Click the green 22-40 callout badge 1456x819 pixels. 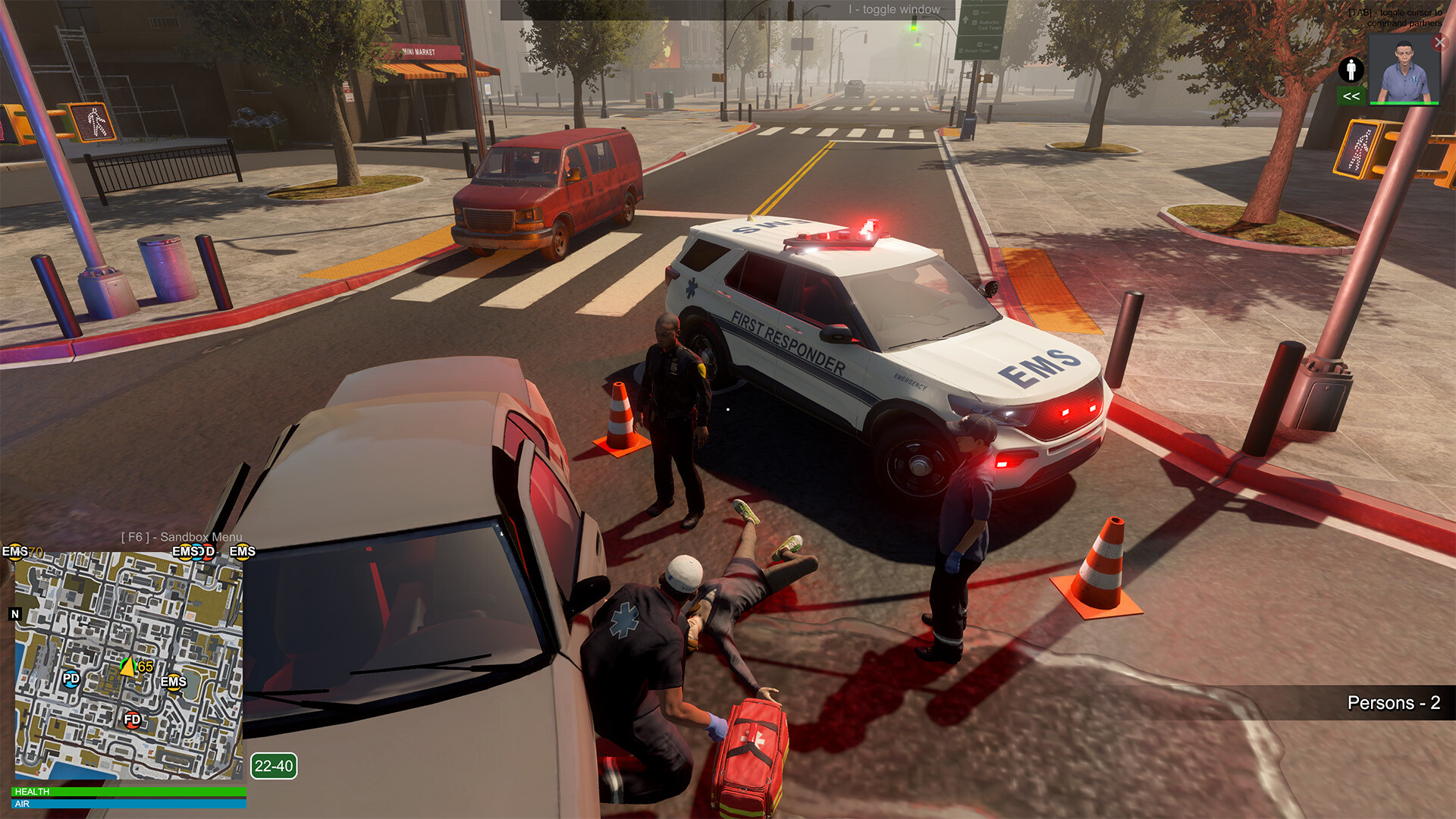(x=274, y=766)
